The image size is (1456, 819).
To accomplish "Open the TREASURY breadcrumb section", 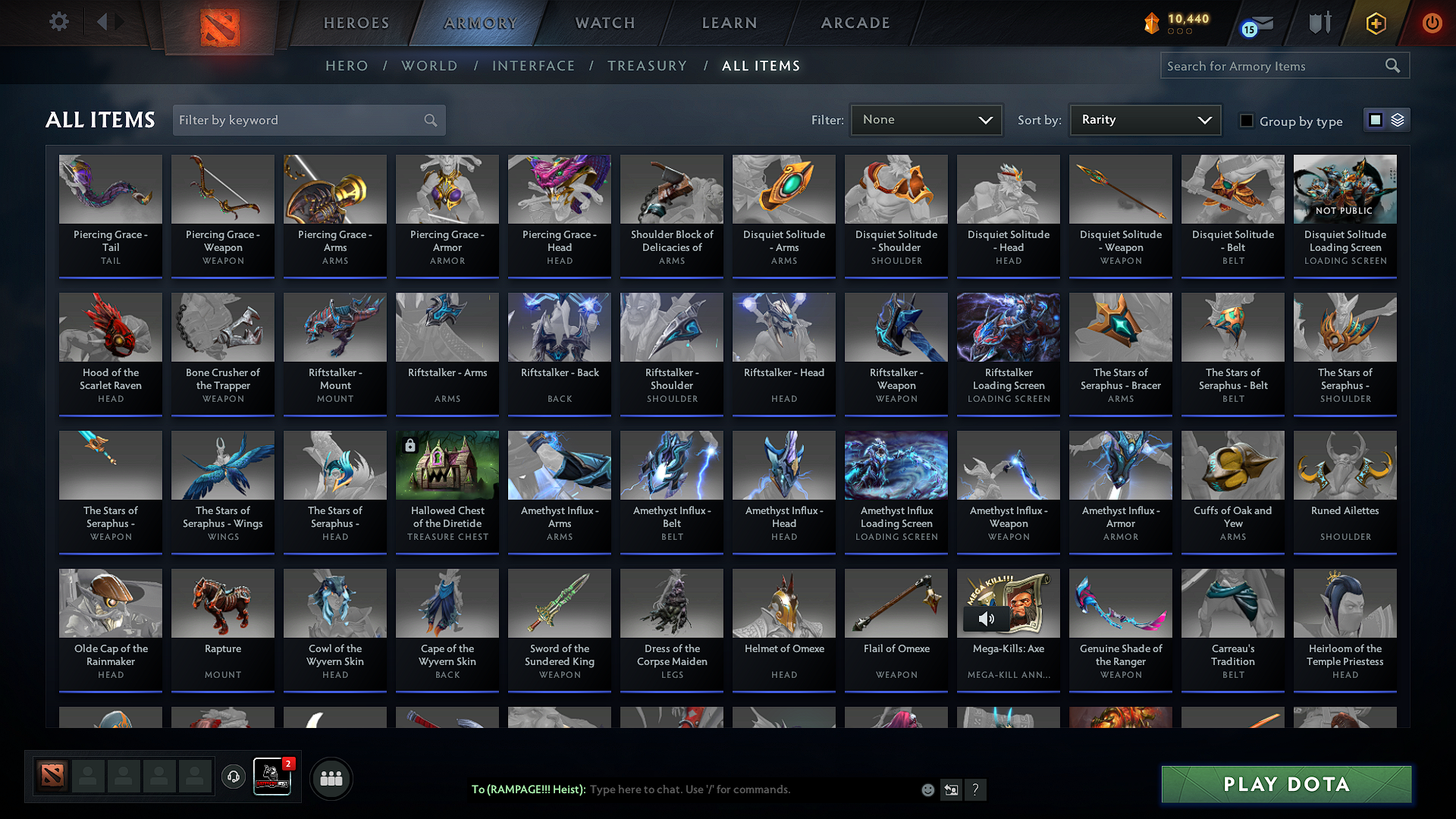I will [x=647, y=66].
